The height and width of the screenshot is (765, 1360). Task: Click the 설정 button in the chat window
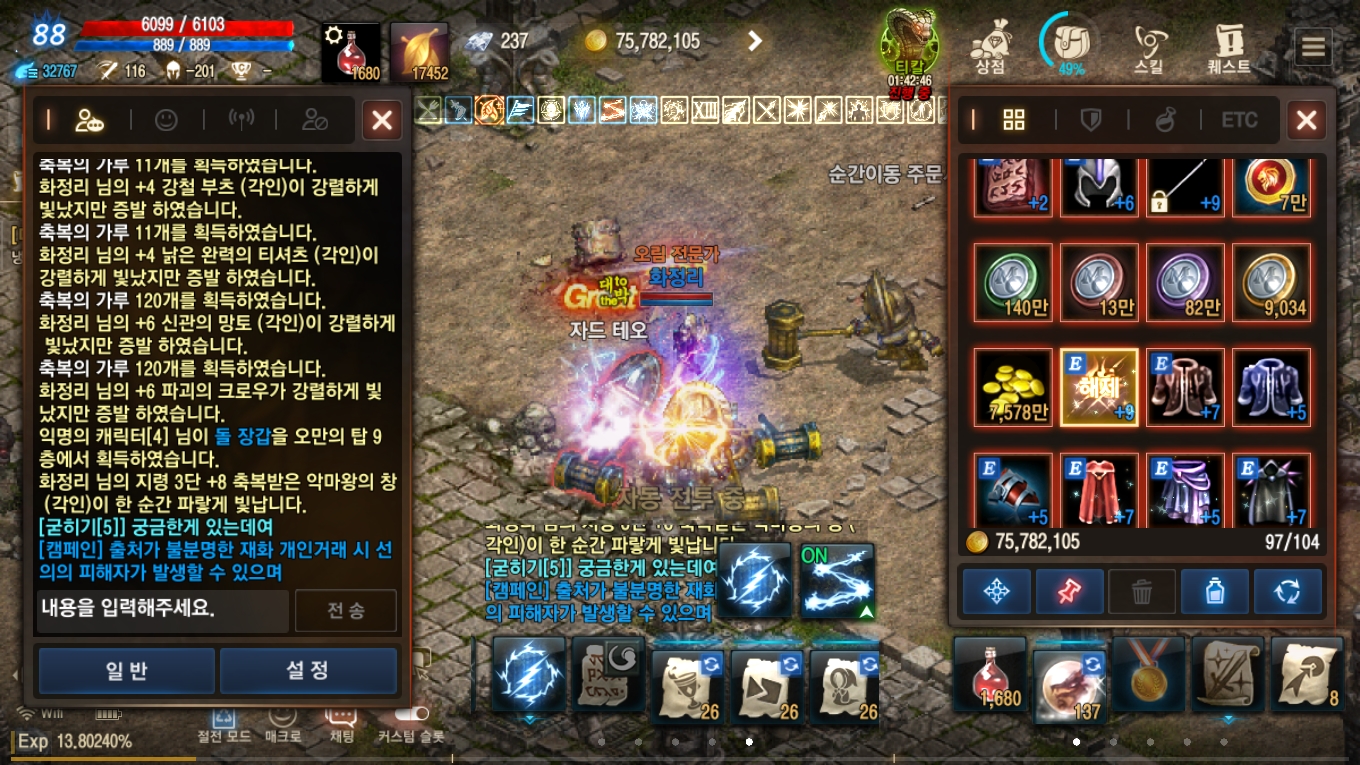pos(308,670)
